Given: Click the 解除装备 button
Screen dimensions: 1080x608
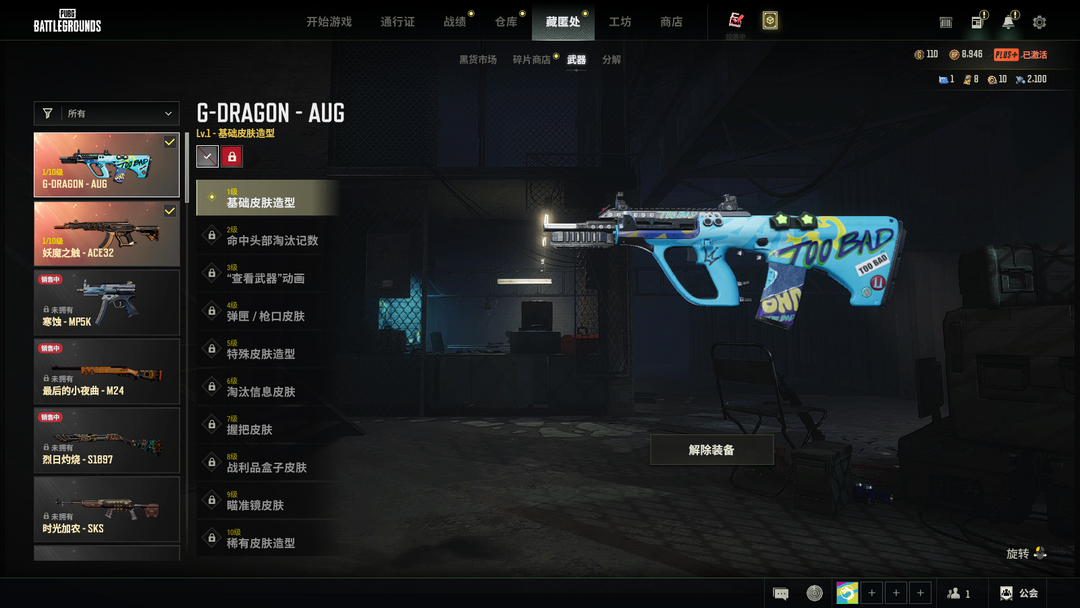Looking at the screenshot, I should tap(711, 450).
